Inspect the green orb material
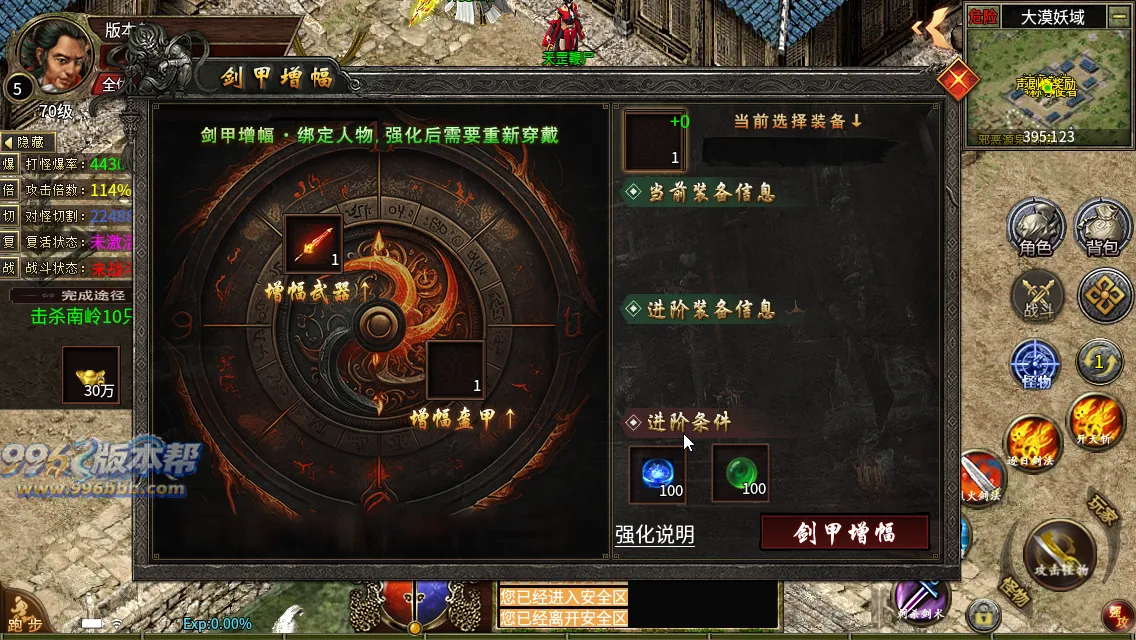The image size is (1136, 640). (740, 473)
